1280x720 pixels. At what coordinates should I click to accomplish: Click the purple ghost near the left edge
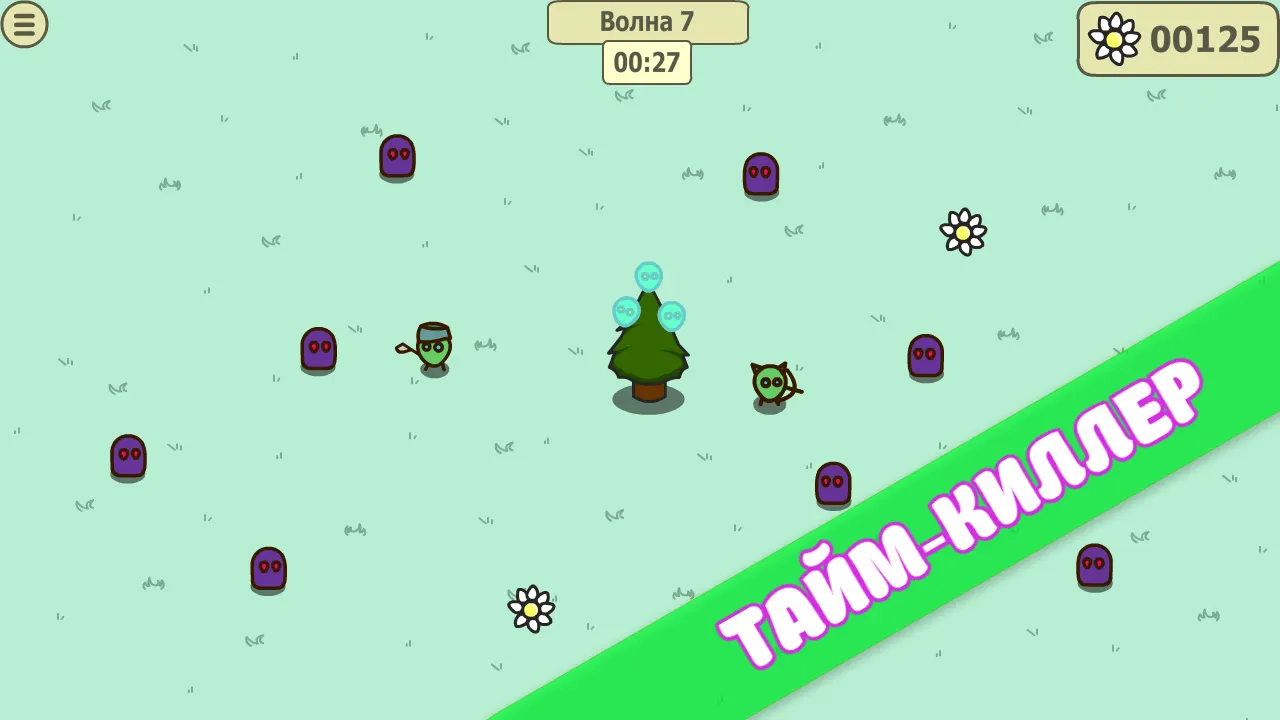point(128,457)
